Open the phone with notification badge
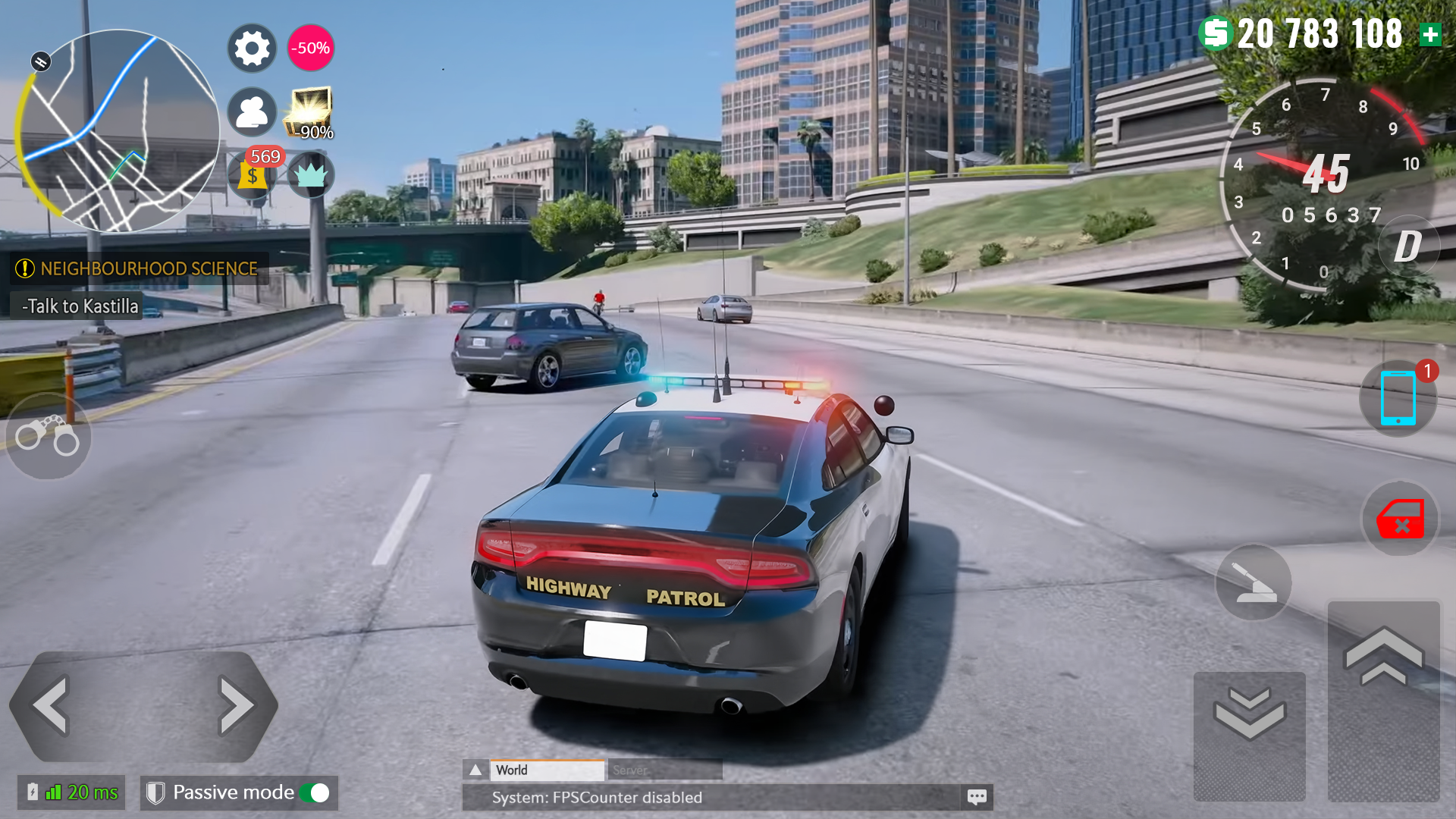 point(1398,399)
